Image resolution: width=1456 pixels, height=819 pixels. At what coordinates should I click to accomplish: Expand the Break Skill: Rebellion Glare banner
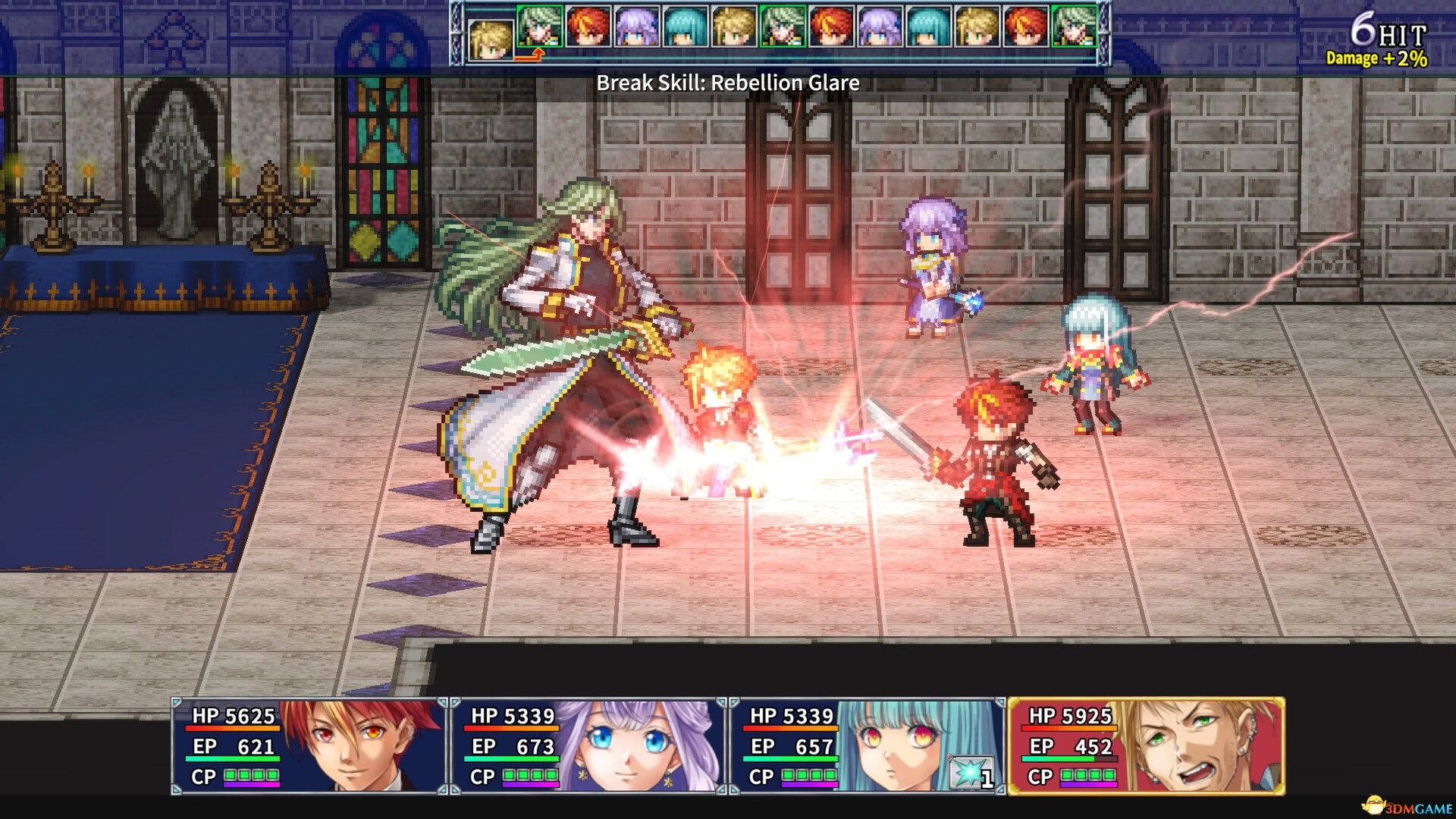728,83
